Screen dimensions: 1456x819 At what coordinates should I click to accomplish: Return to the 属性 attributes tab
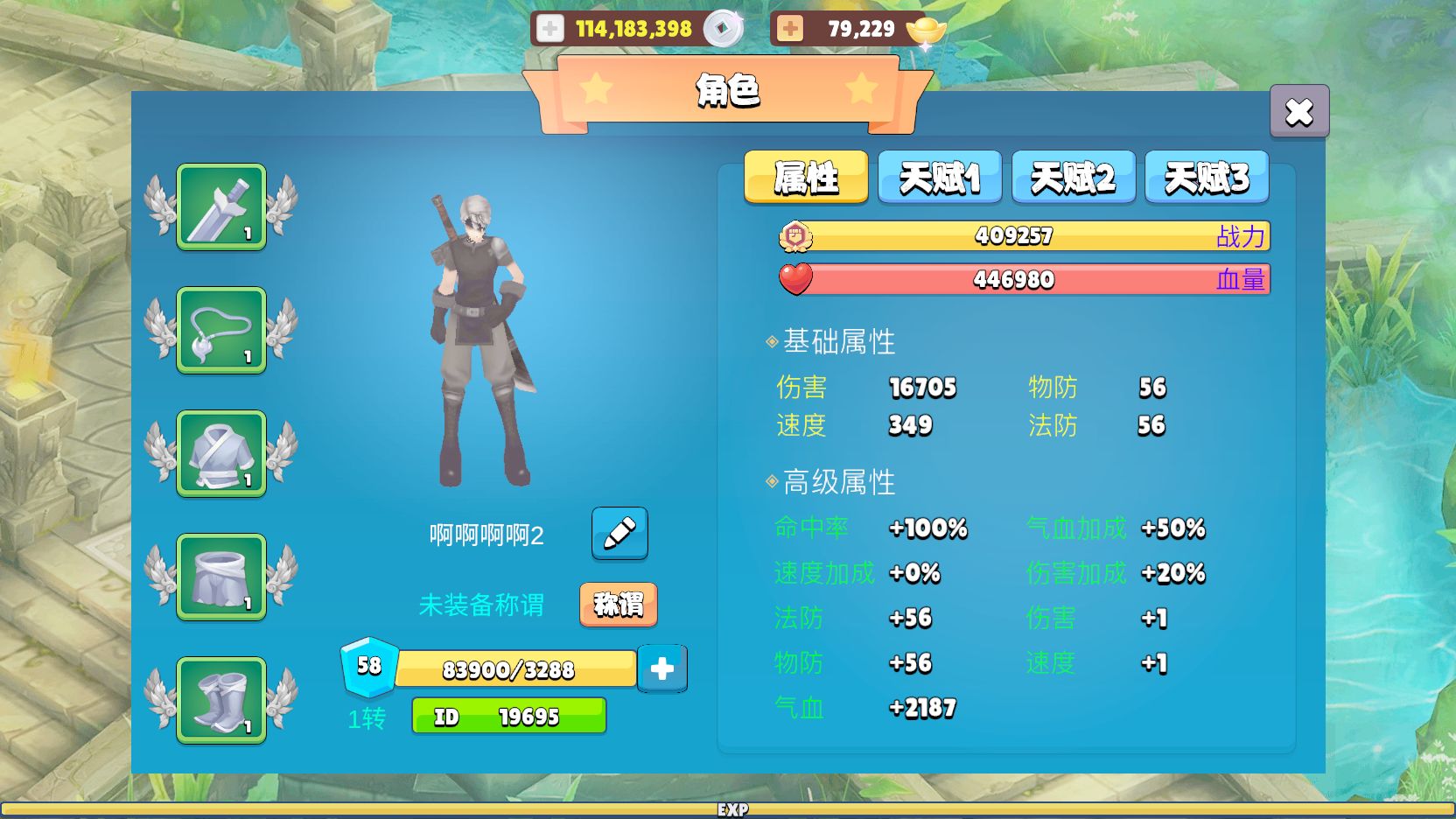(x=805, y=177)
